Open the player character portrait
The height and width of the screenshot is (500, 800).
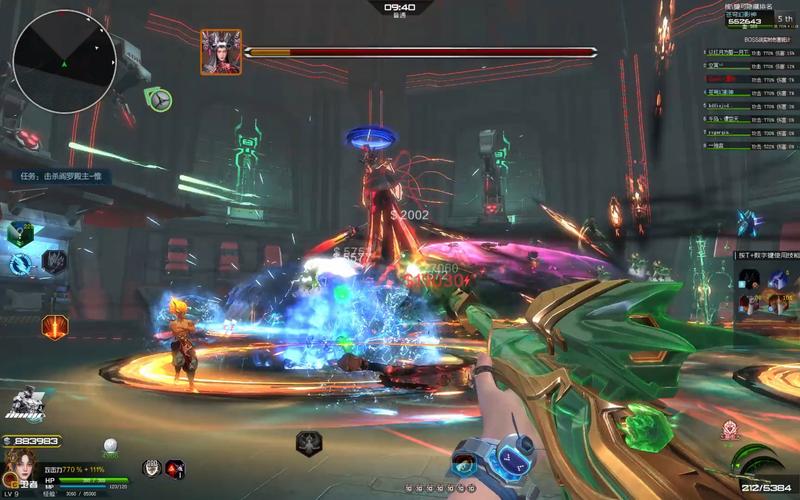tap(17, 465)
